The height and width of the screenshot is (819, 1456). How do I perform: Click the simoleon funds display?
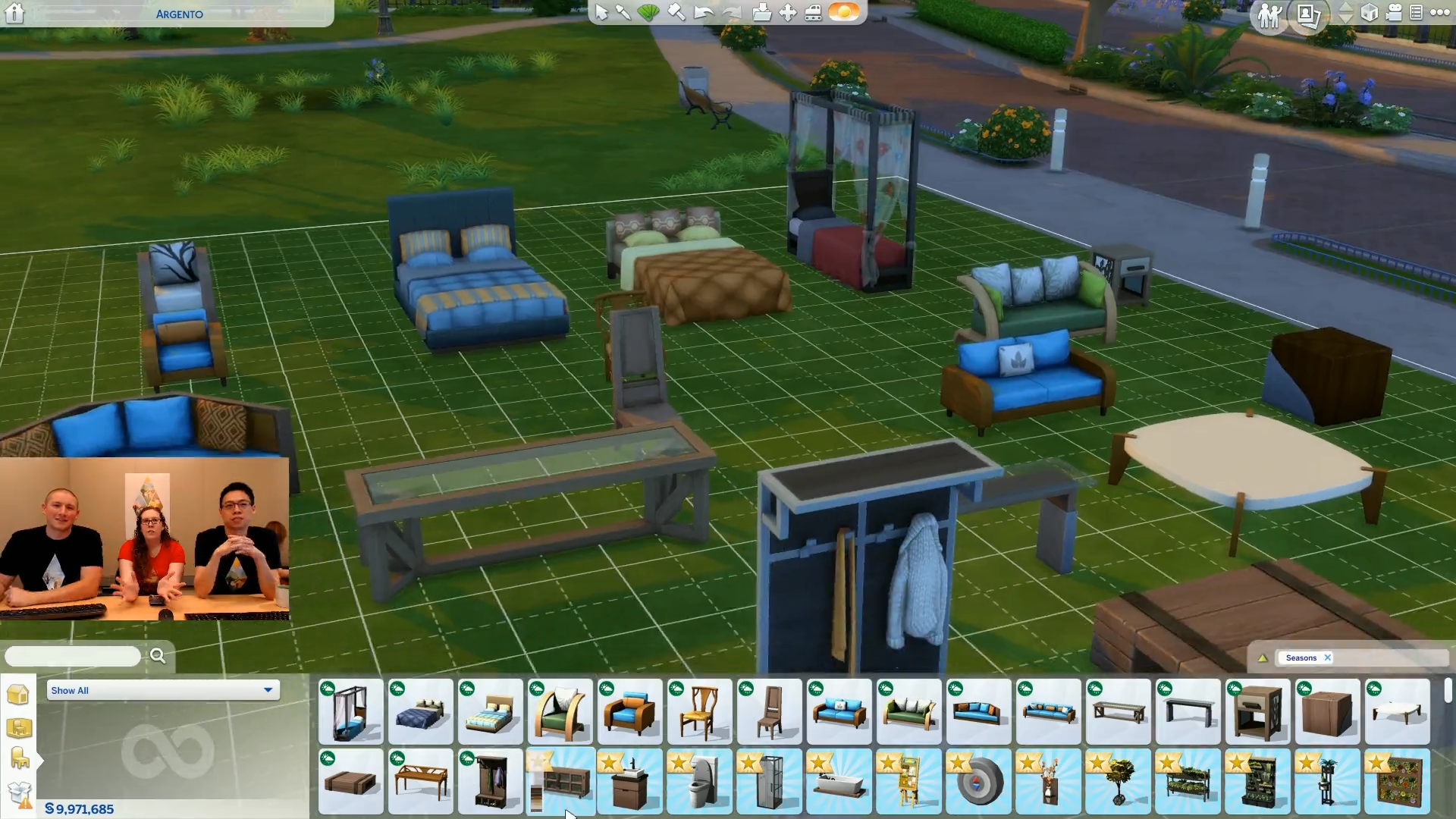(80, 808)
